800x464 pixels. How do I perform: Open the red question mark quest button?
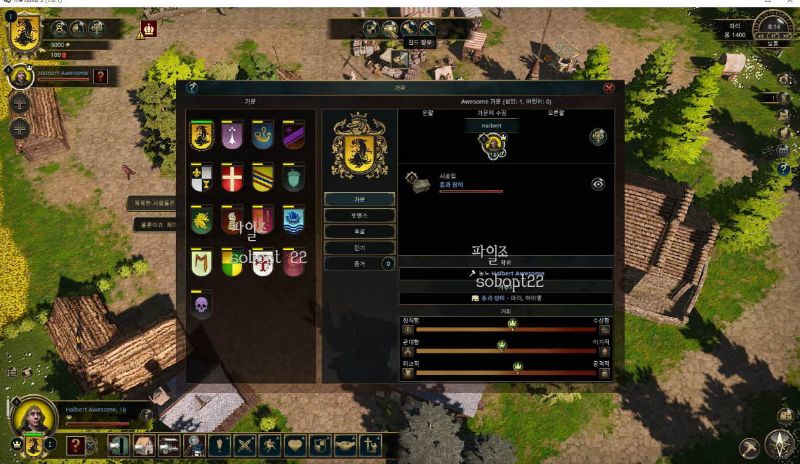point(76,445)
